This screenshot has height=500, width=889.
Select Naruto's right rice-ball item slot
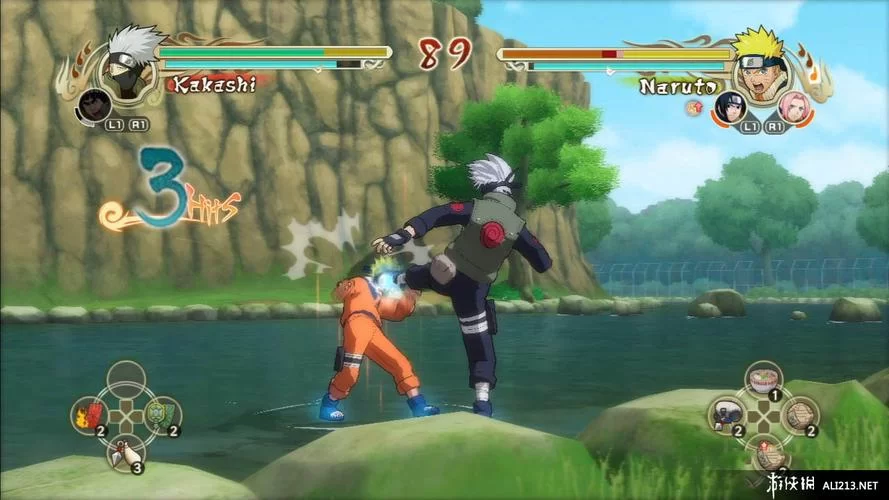coord(800,414)
